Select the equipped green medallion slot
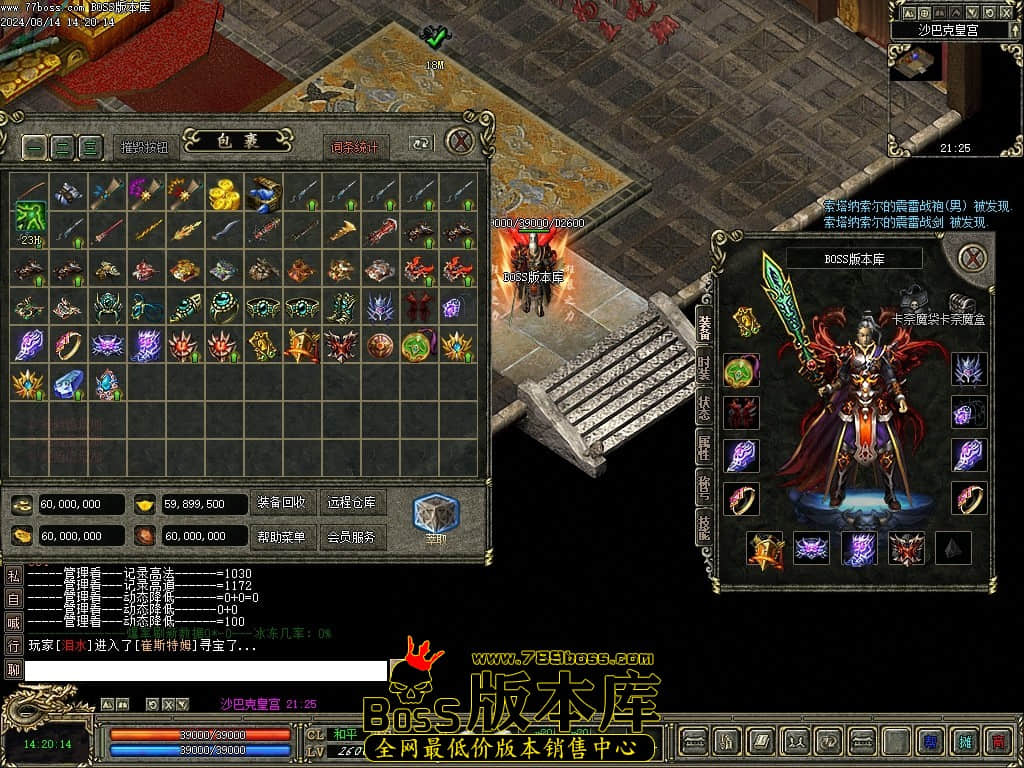This screenshot has height=768, width=1024. coord(741,370)
